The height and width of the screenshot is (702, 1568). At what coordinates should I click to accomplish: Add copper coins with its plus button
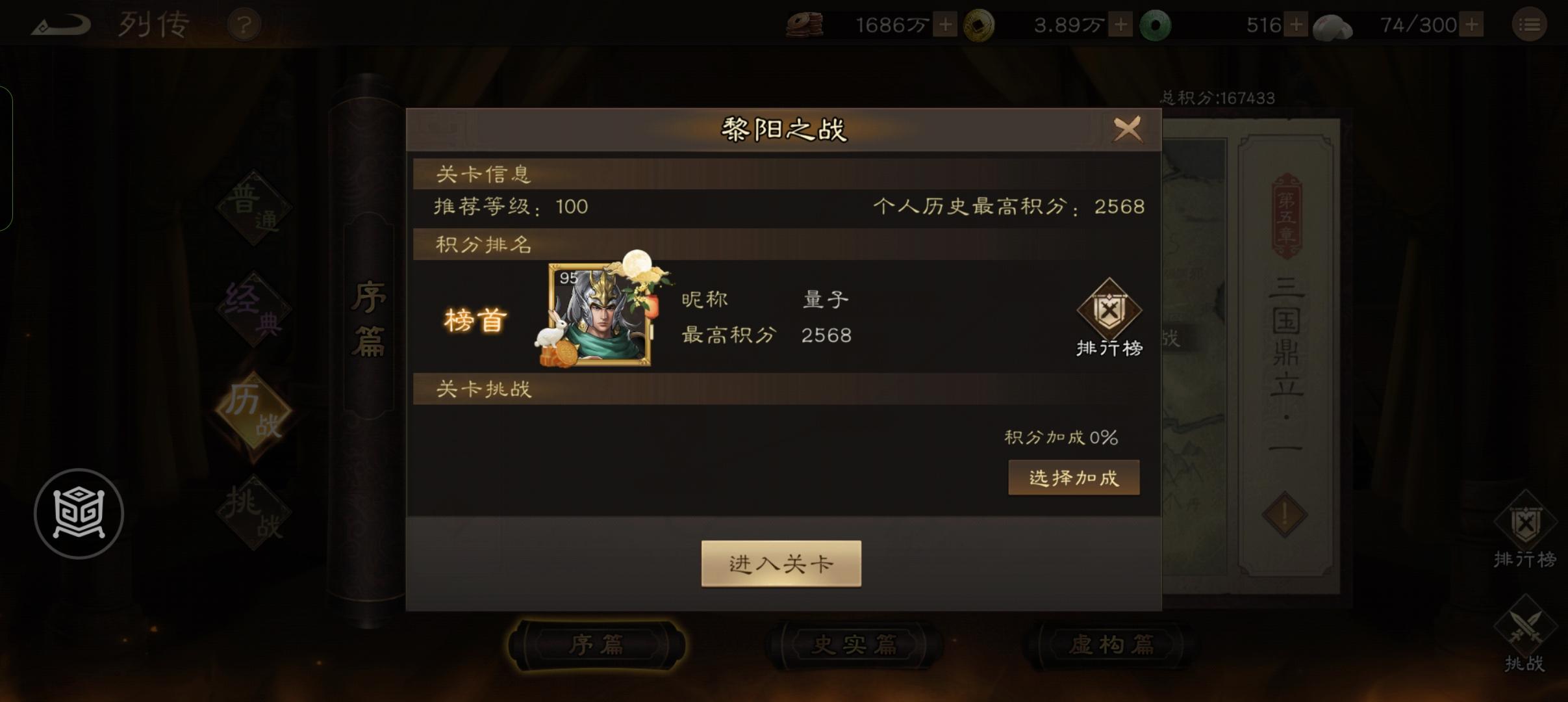pyautogui.click(x=945, y=24)
